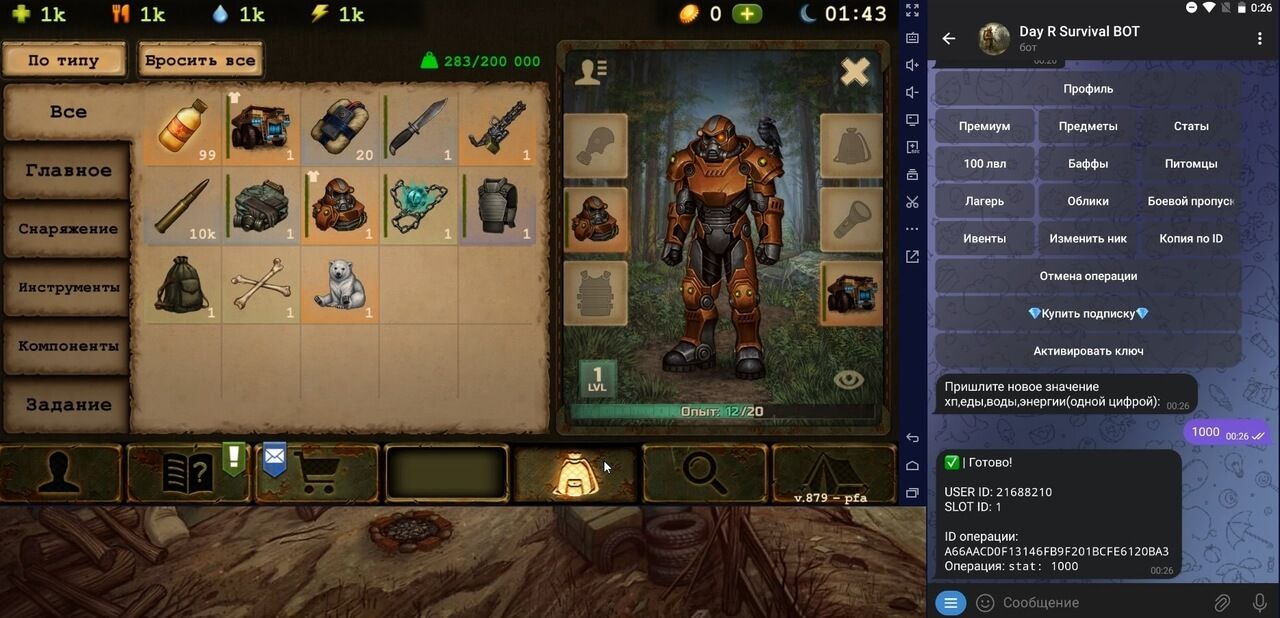Toggle the eye icon on character panel
The height and width of the screenshot is (618, 1280).
pos(848,379)
